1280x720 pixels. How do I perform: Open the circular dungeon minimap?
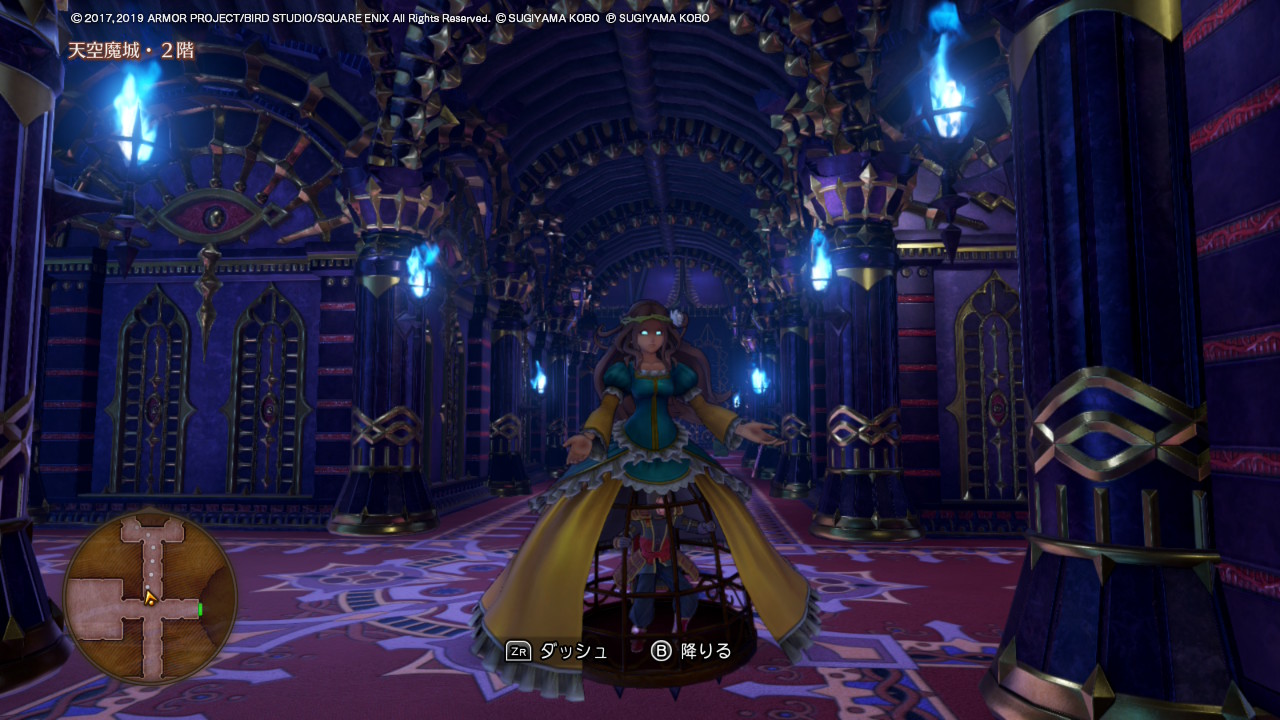(x=149, y=598)
